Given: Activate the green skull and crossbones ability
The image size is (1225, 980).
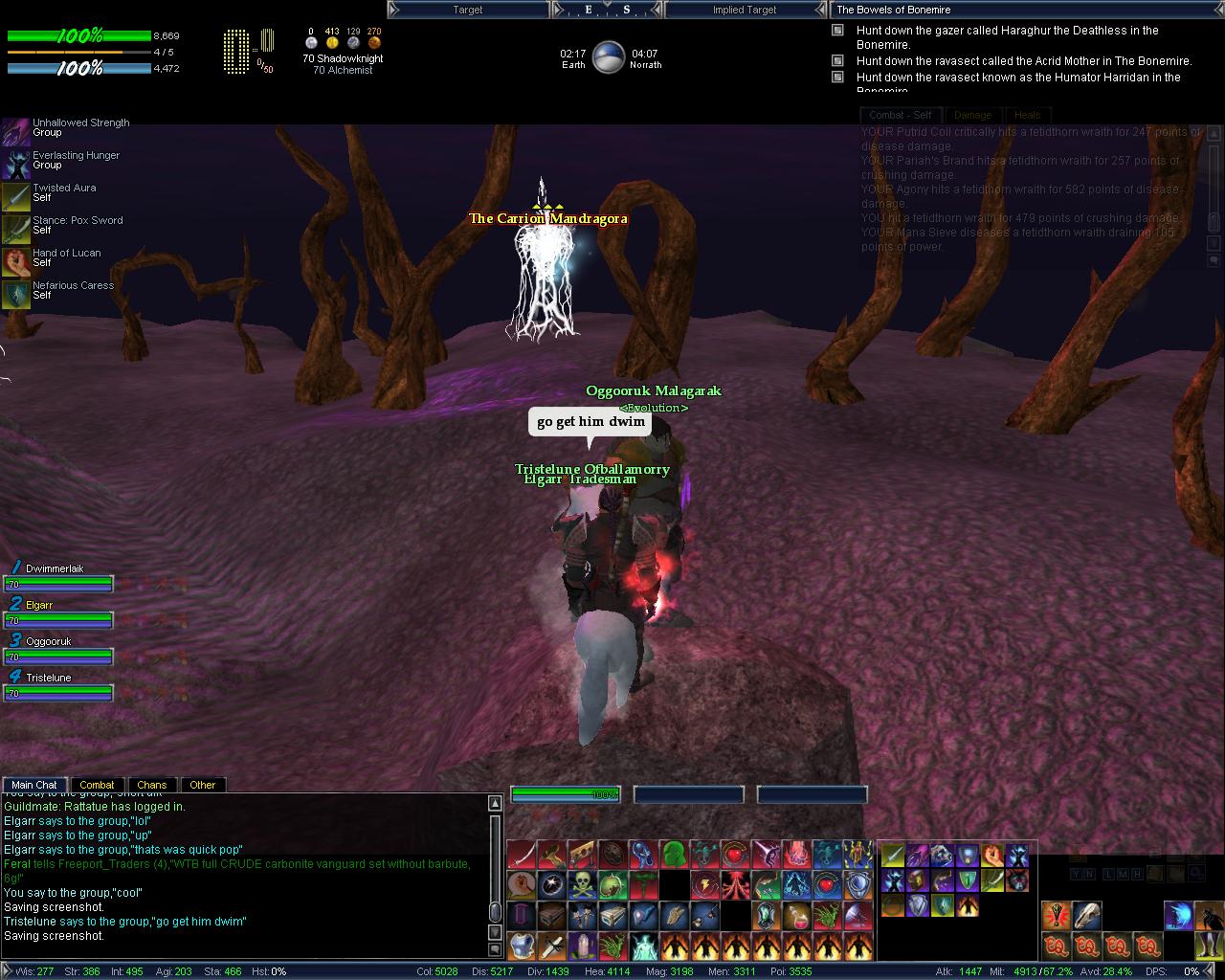Looking at the screenshot, I should coord(583,884).
